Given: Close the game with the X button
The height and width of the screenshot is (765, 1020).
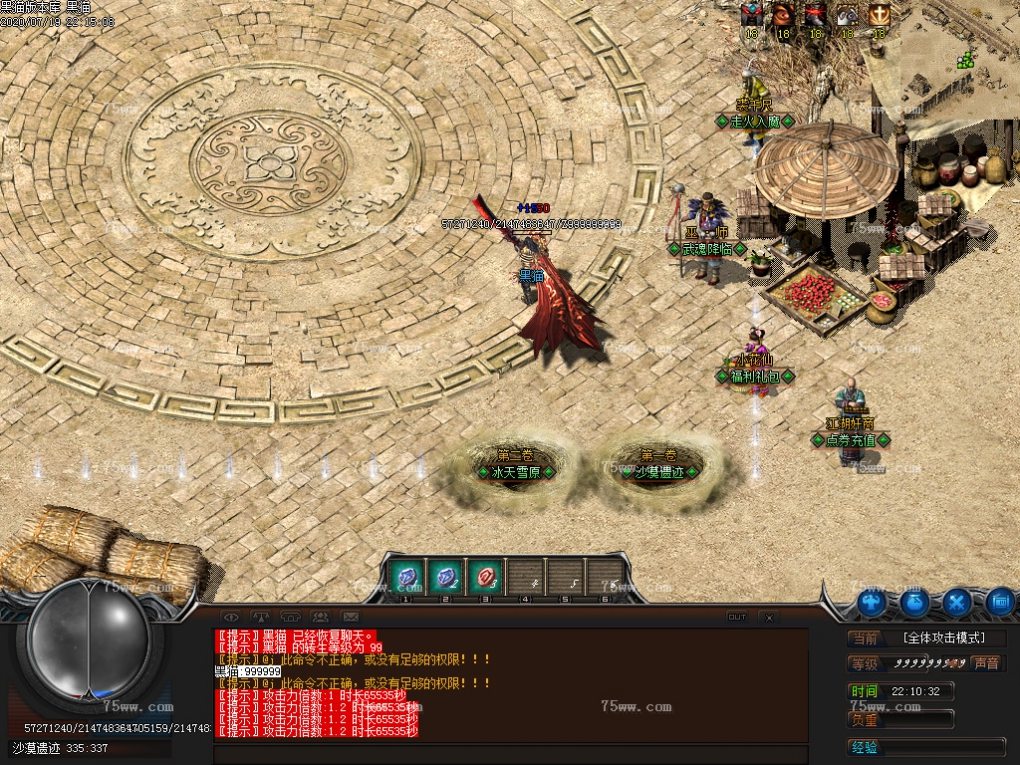Looking at the screenshot, I should [x=768, y=617].
